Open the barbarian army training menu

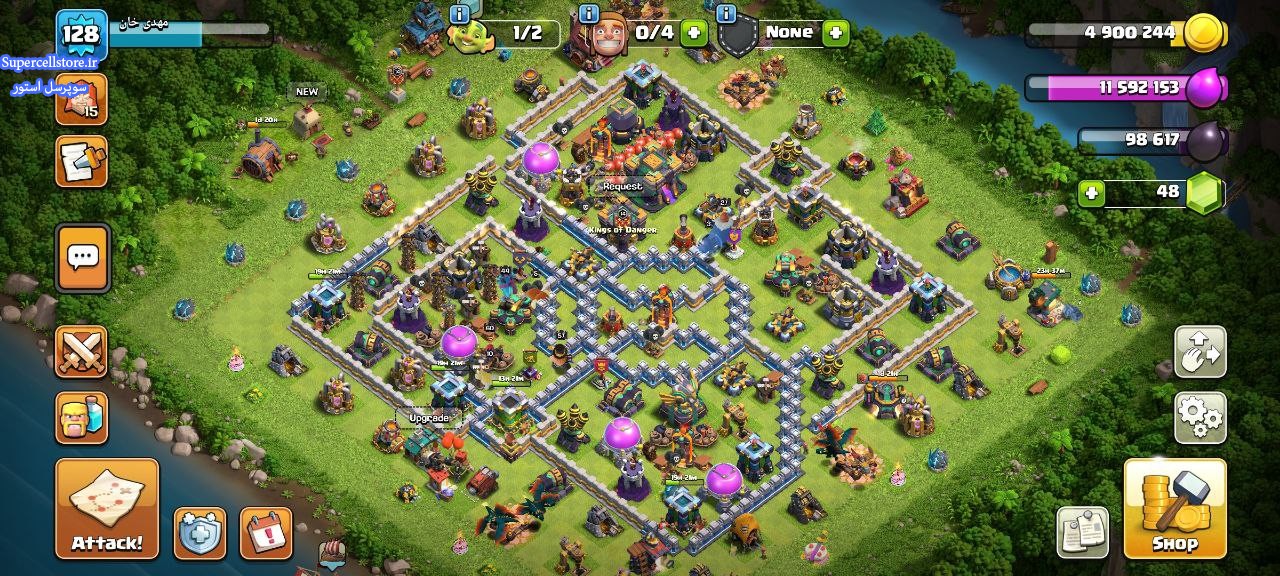(x=82, y=417)
